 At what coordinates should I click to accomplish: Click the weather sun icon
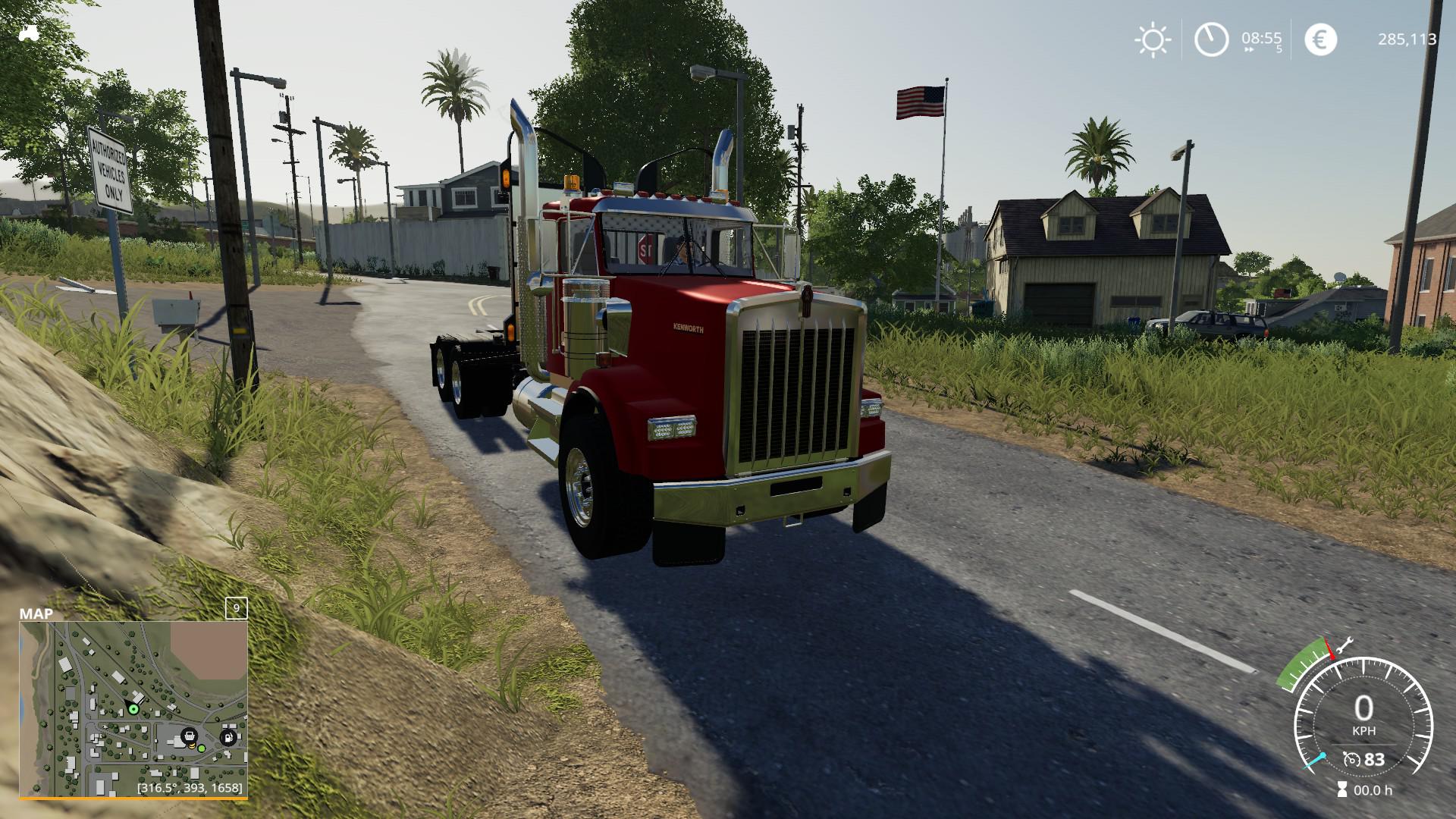click(1153, 38)
